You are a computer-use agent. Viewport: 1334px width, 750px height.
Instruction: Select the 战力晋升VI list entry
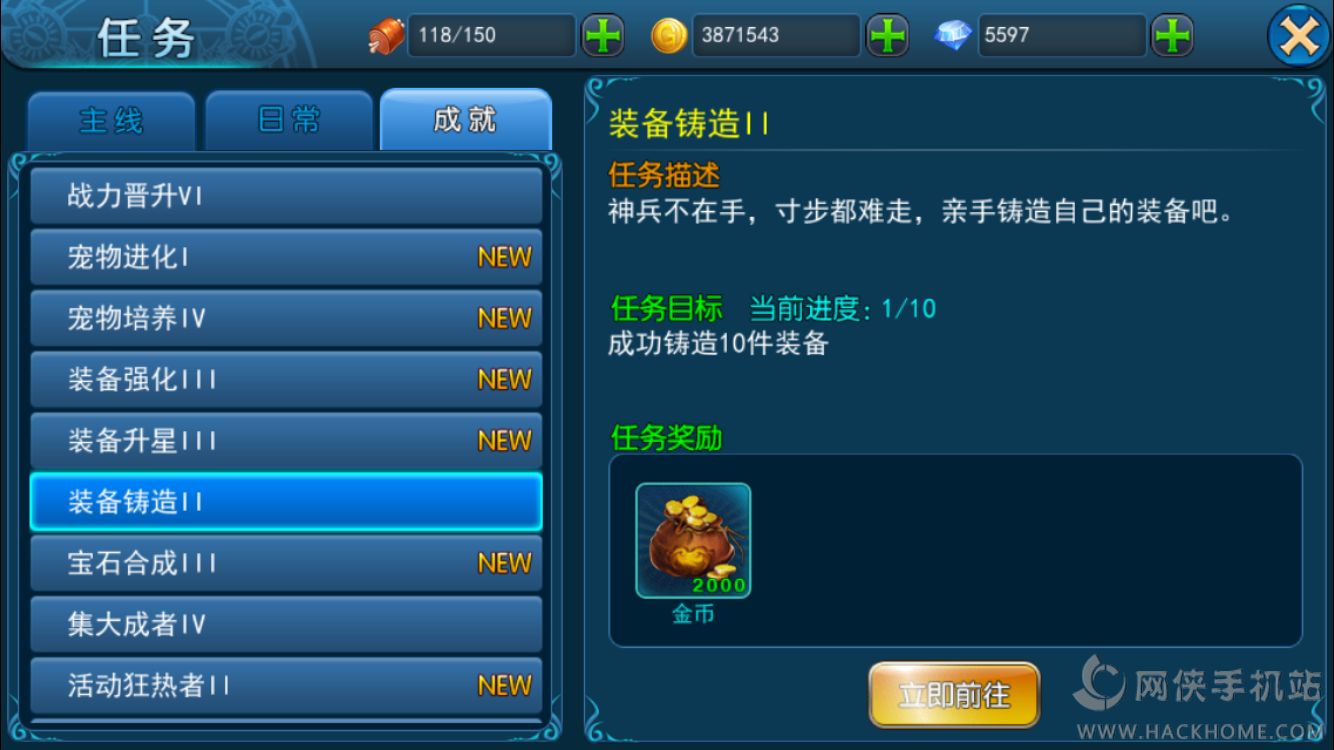coord(286,196)
